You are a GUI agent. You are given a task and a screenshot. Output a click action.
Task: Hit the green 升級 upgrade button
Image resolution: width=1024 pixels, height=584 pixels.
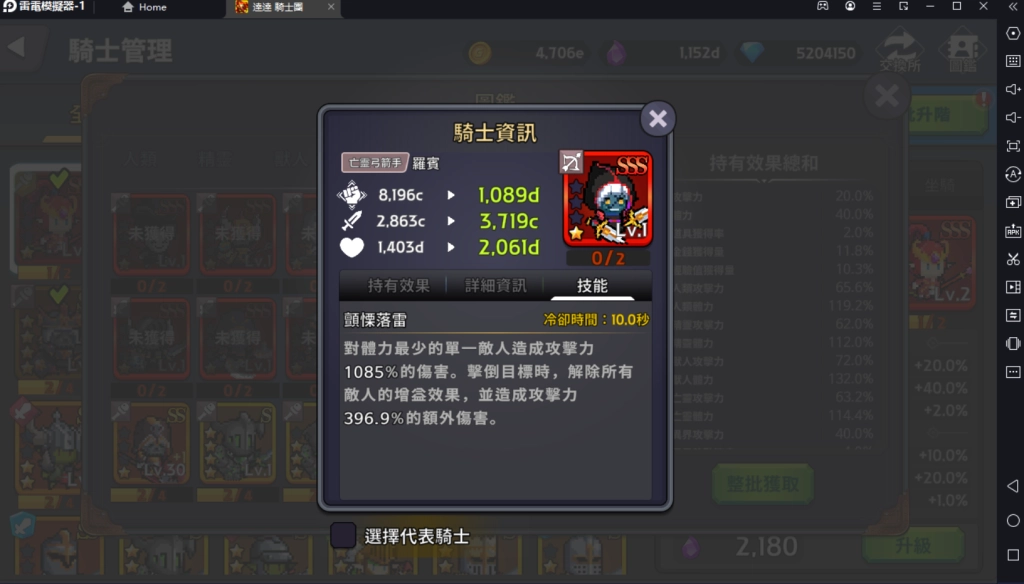click(912, 546)
